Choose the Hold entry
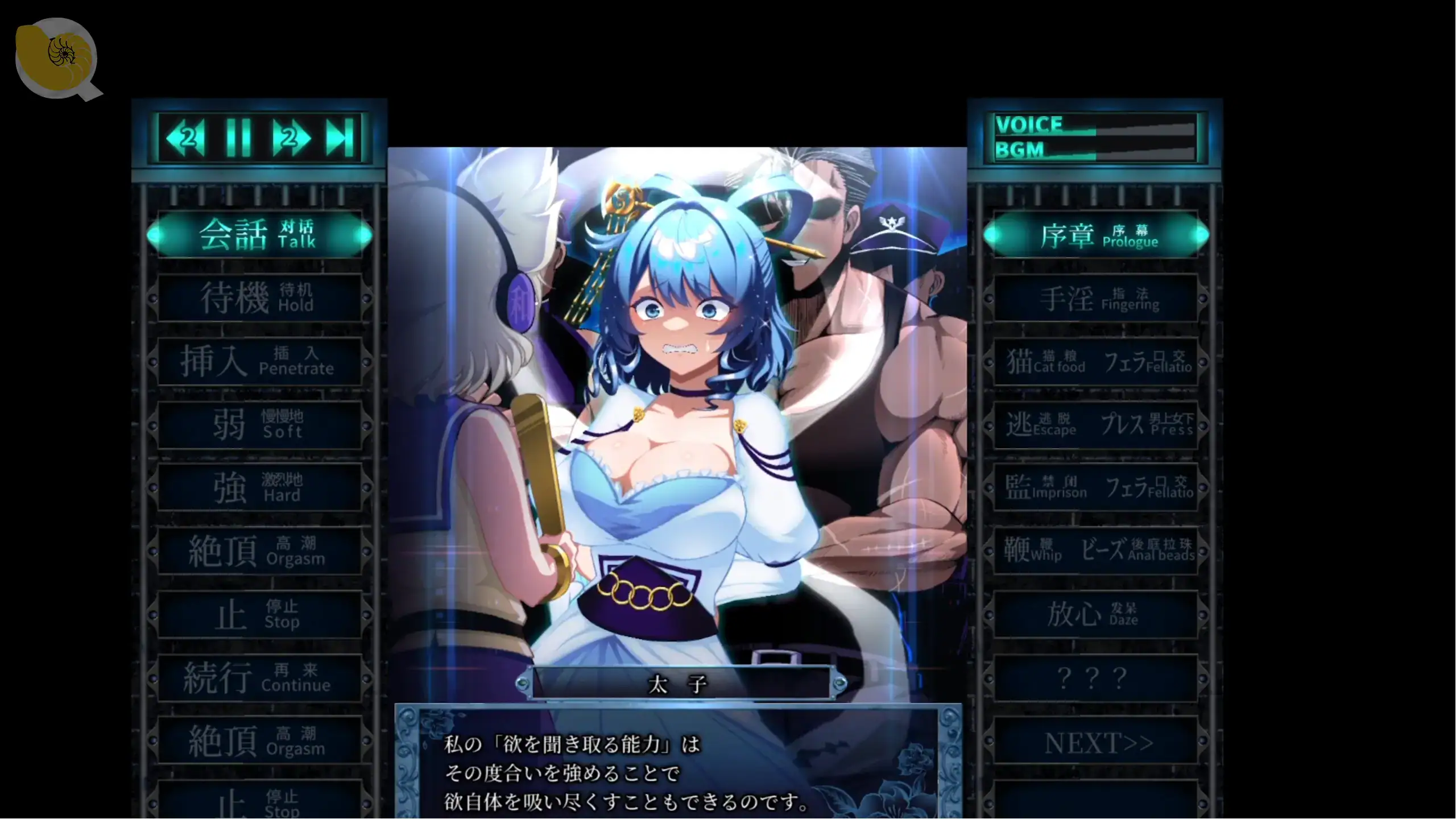 point(259,298)
